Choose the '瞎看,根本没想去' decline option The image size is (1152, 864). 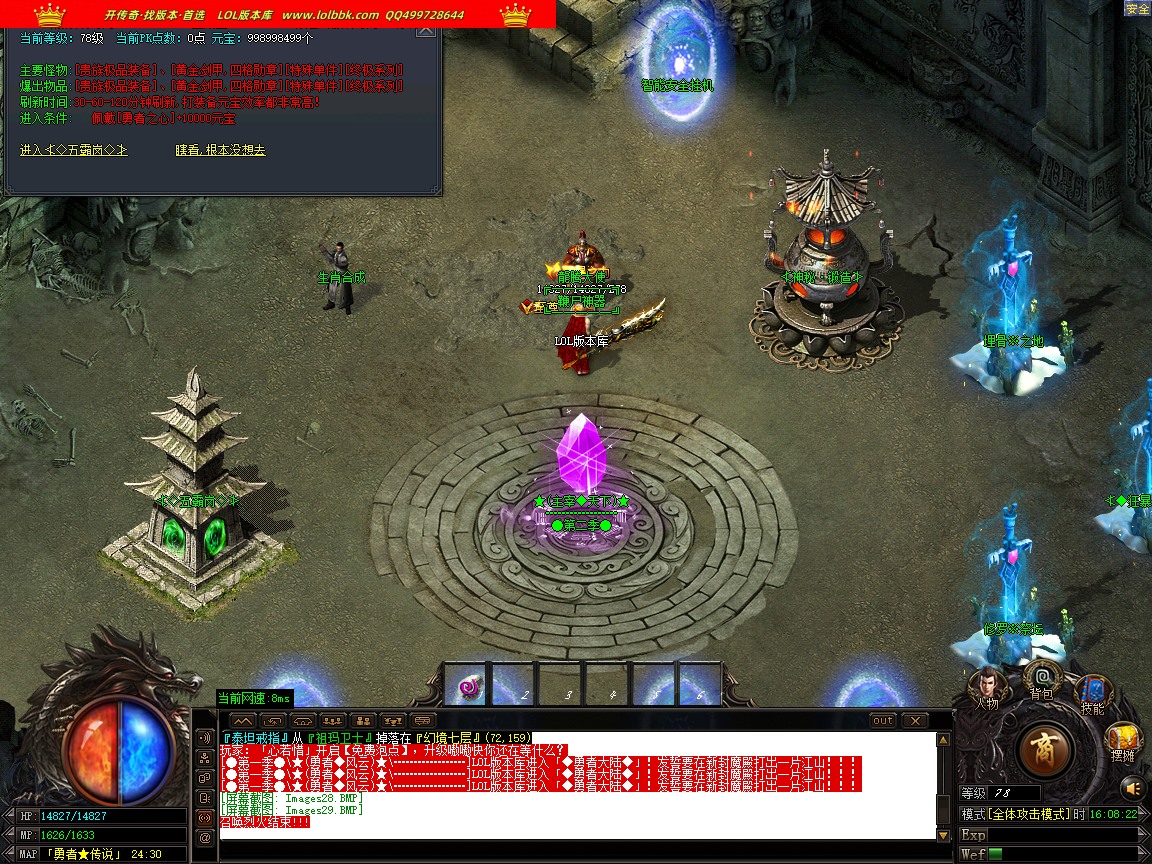tap(220, 150)
